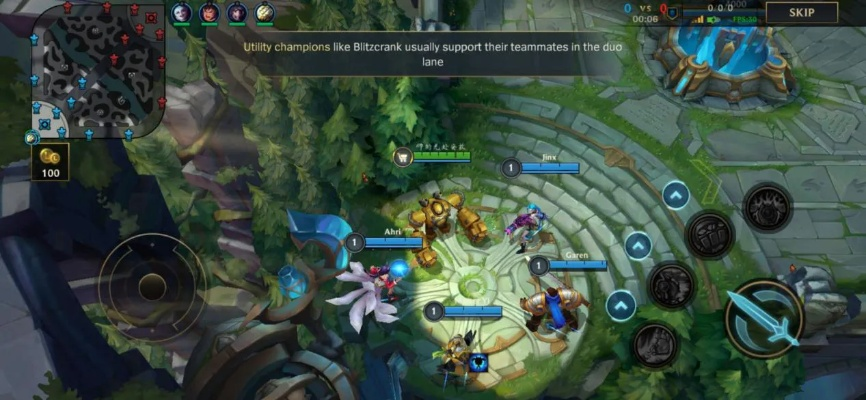This screenshot has height=400, width=866.
Task: Select the shopping cart icon beside Blitzcrank's health bar
Action: 403,156
